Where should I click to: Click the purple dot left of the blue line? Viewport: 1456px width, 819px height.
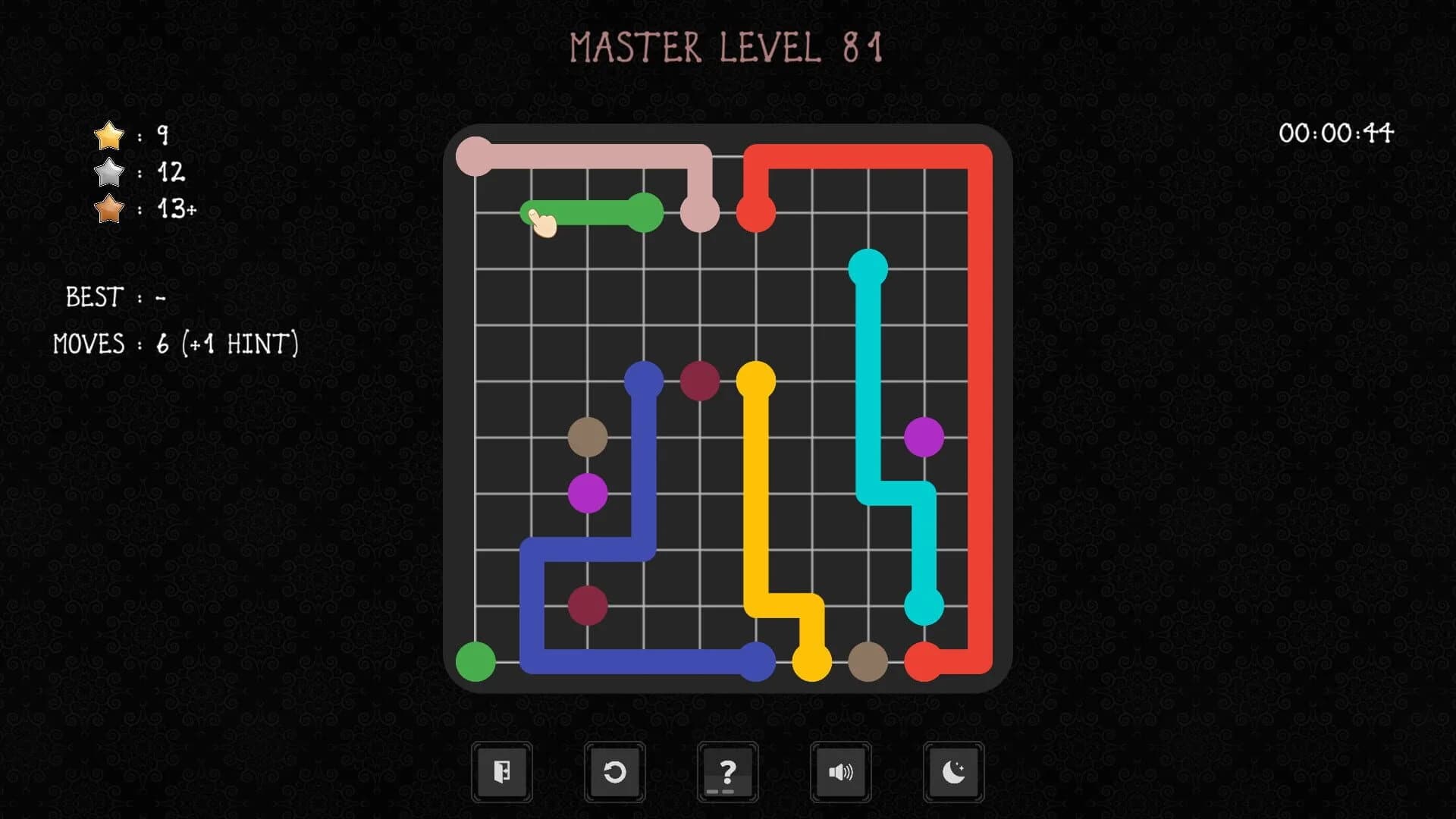588,493
